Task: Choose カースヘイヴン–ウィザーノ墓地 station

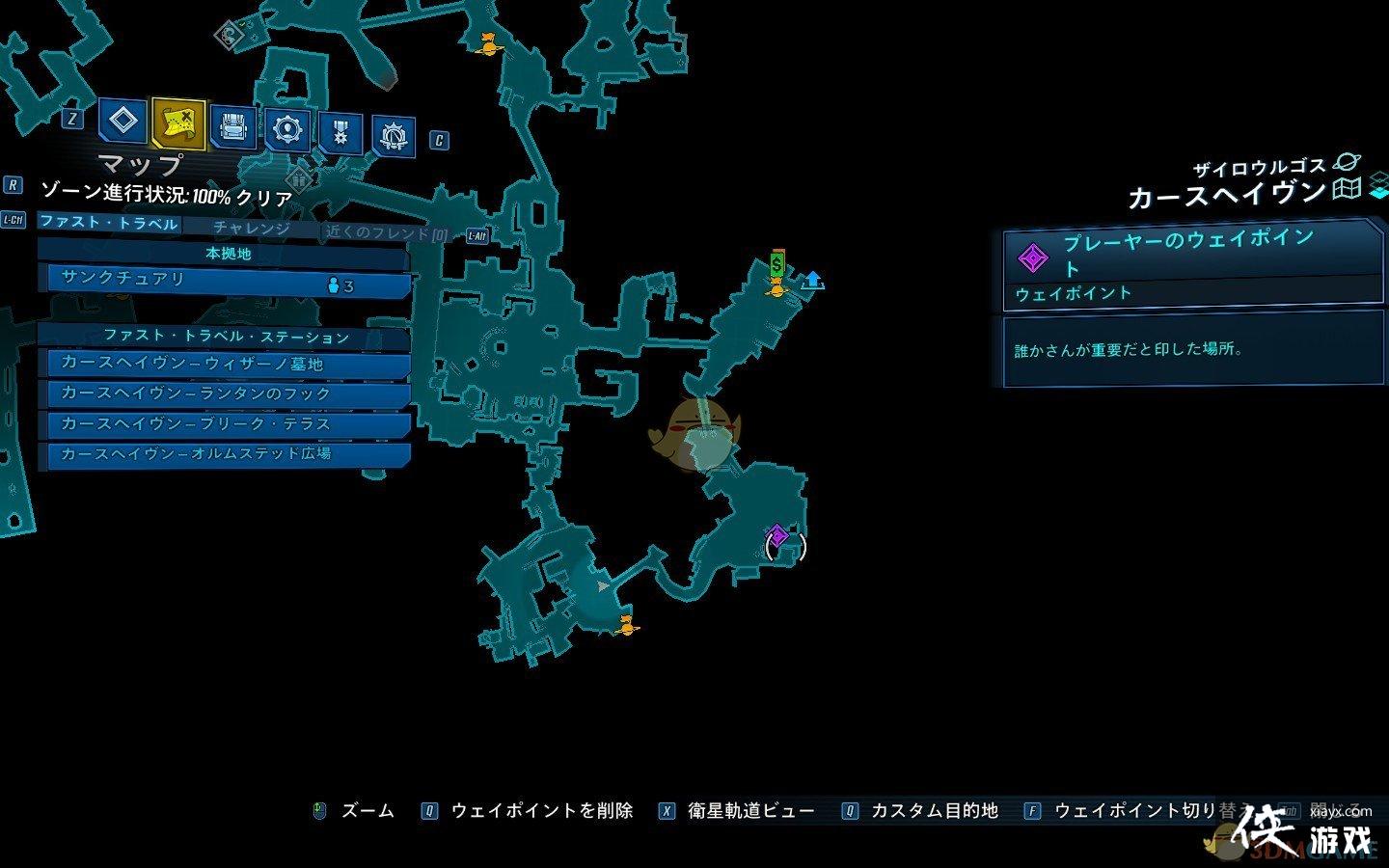Action: point(228,364)
